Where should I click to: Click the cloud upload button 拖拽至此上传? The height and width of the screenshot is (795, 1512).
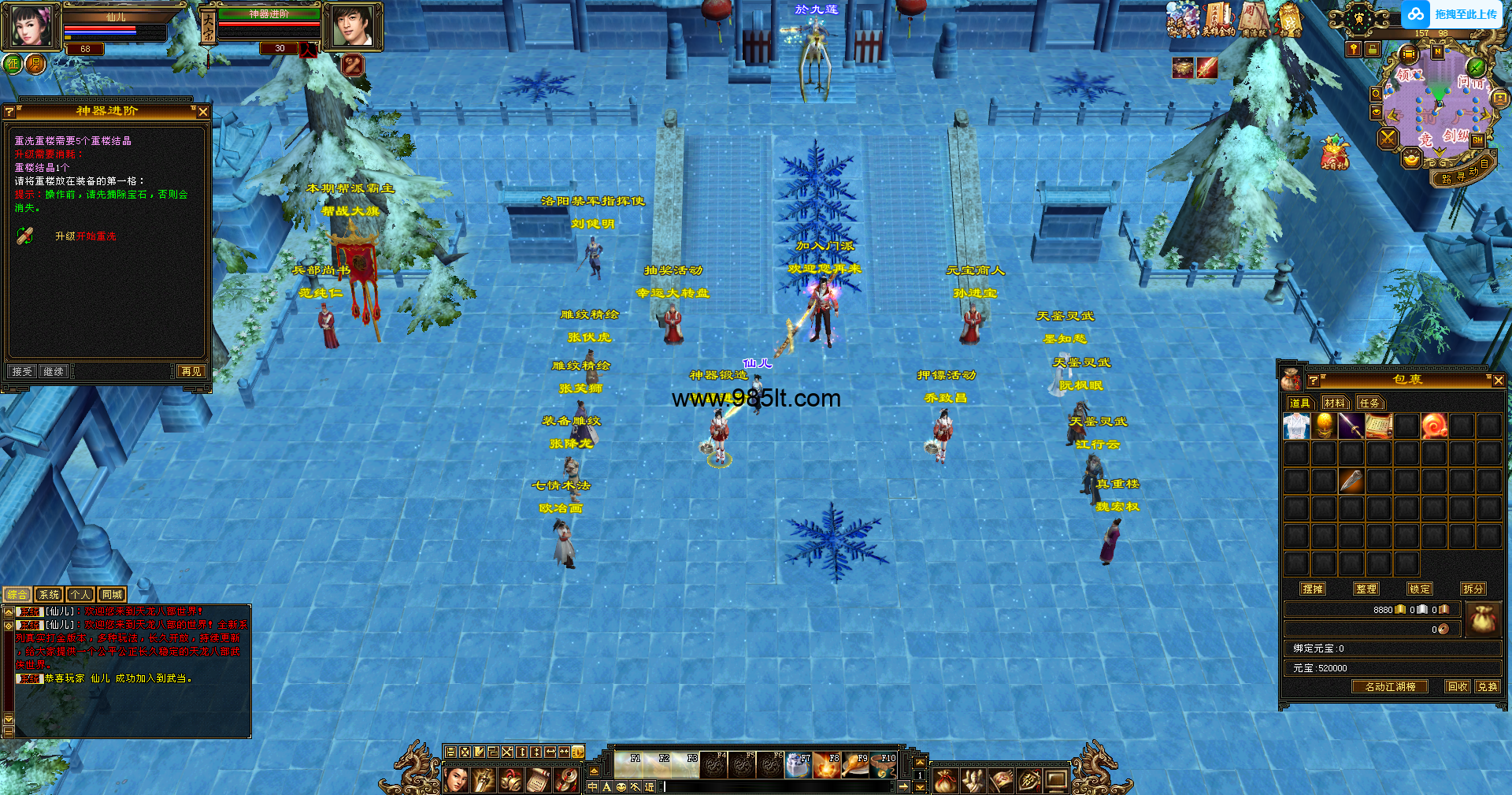(1453, 14)
